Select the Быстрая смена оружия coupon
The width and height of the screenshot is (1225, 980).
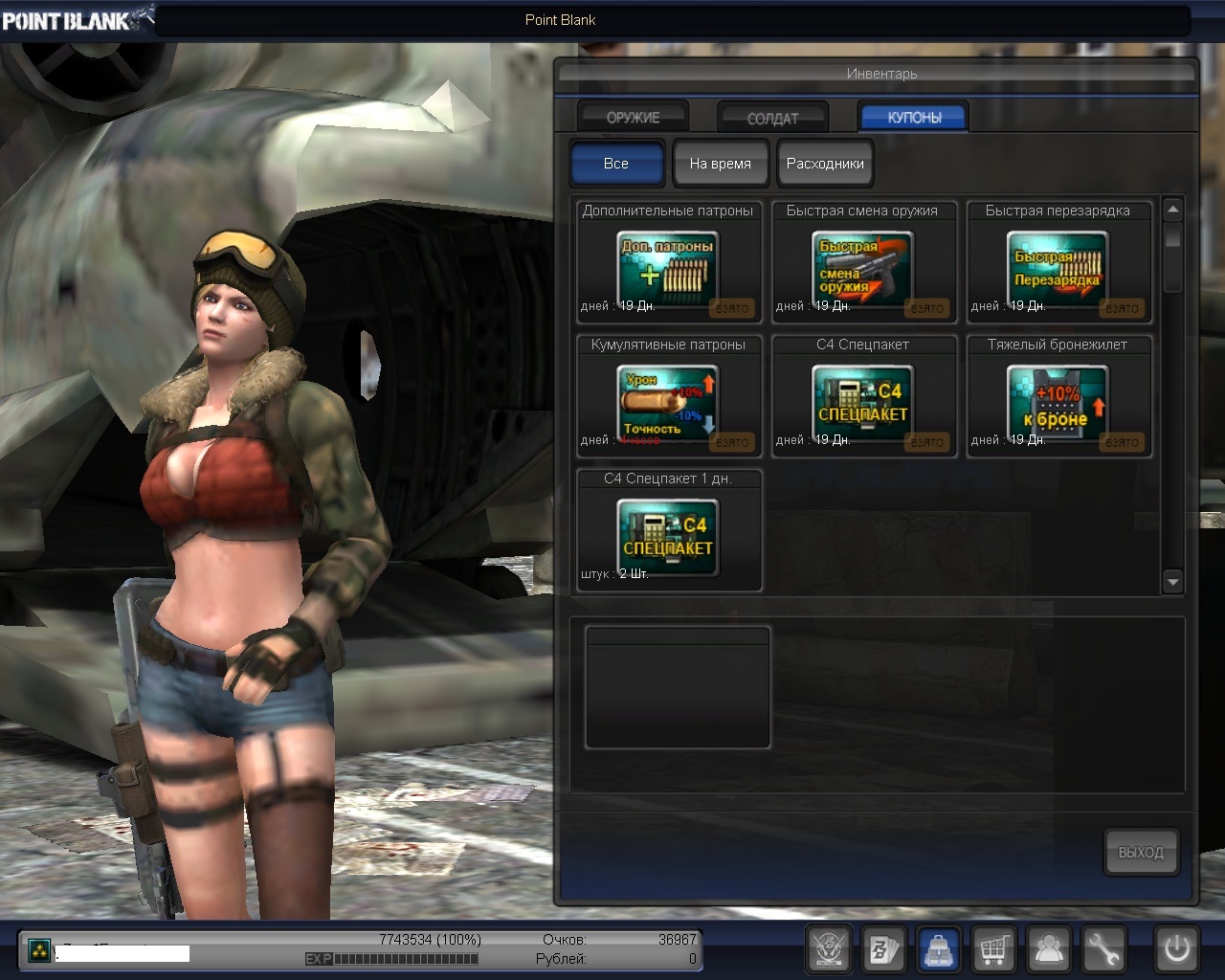pyautogui.click(x=862, y=269)
